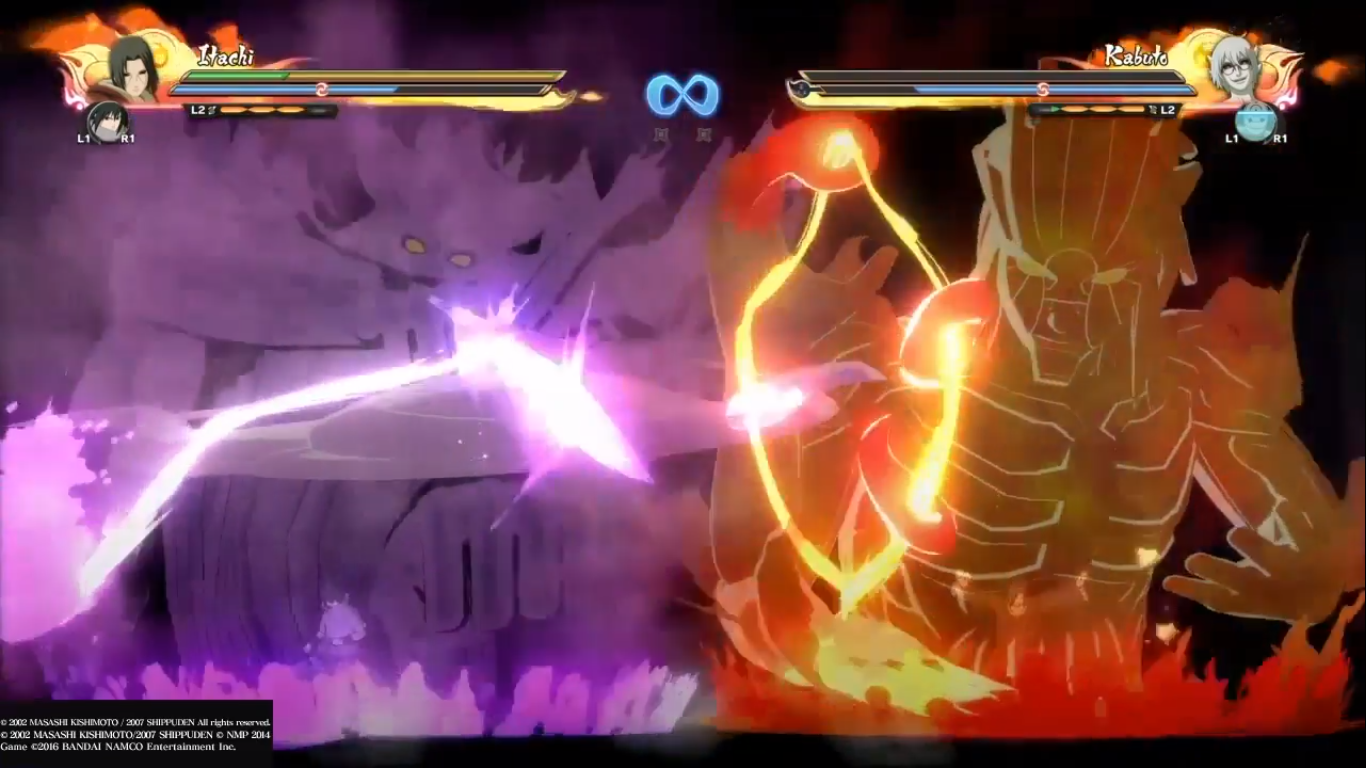Toggle Kabuto's R1 support indicator

[1281, 139]
